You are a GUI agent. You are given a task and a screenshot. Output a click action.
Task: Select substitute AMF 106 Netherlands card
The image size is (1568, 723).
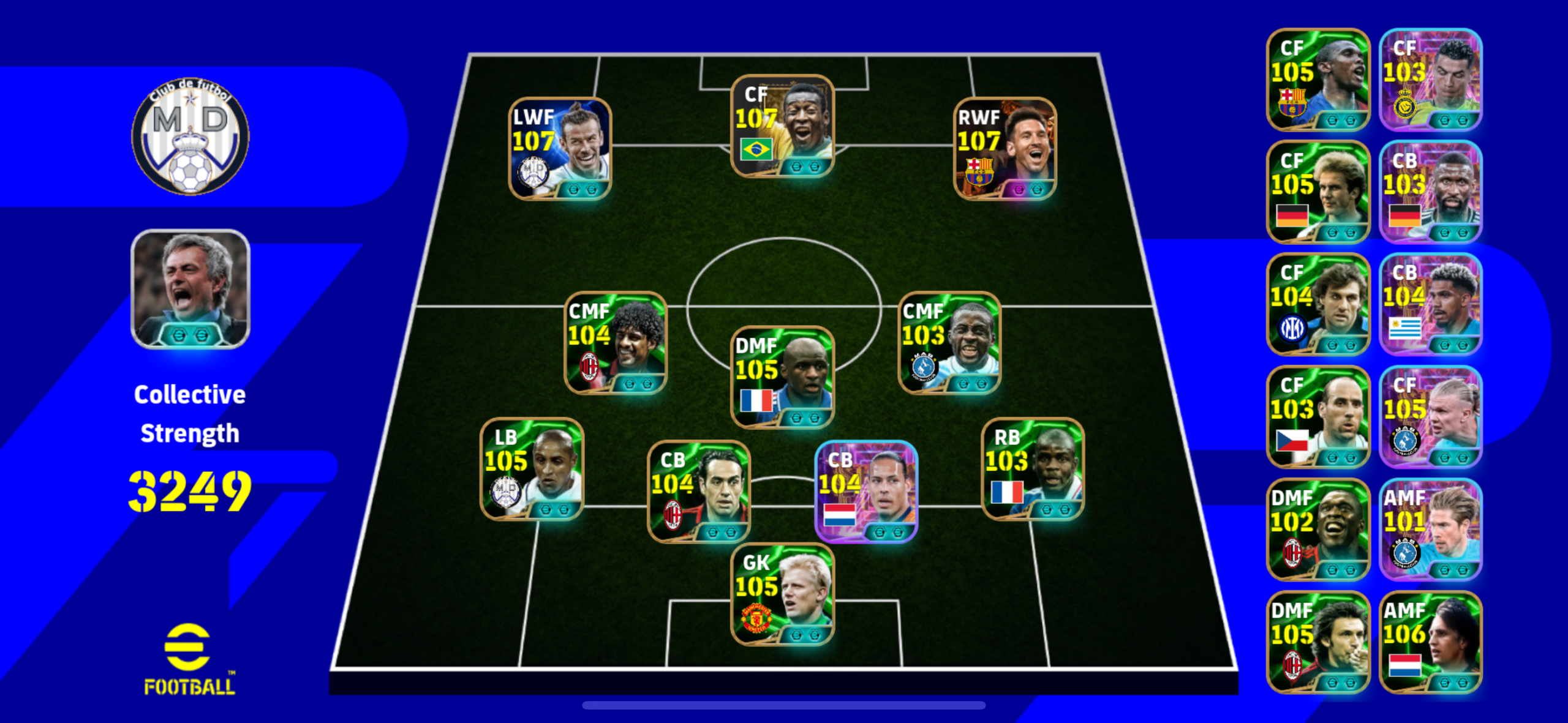tap(1430, 642)
